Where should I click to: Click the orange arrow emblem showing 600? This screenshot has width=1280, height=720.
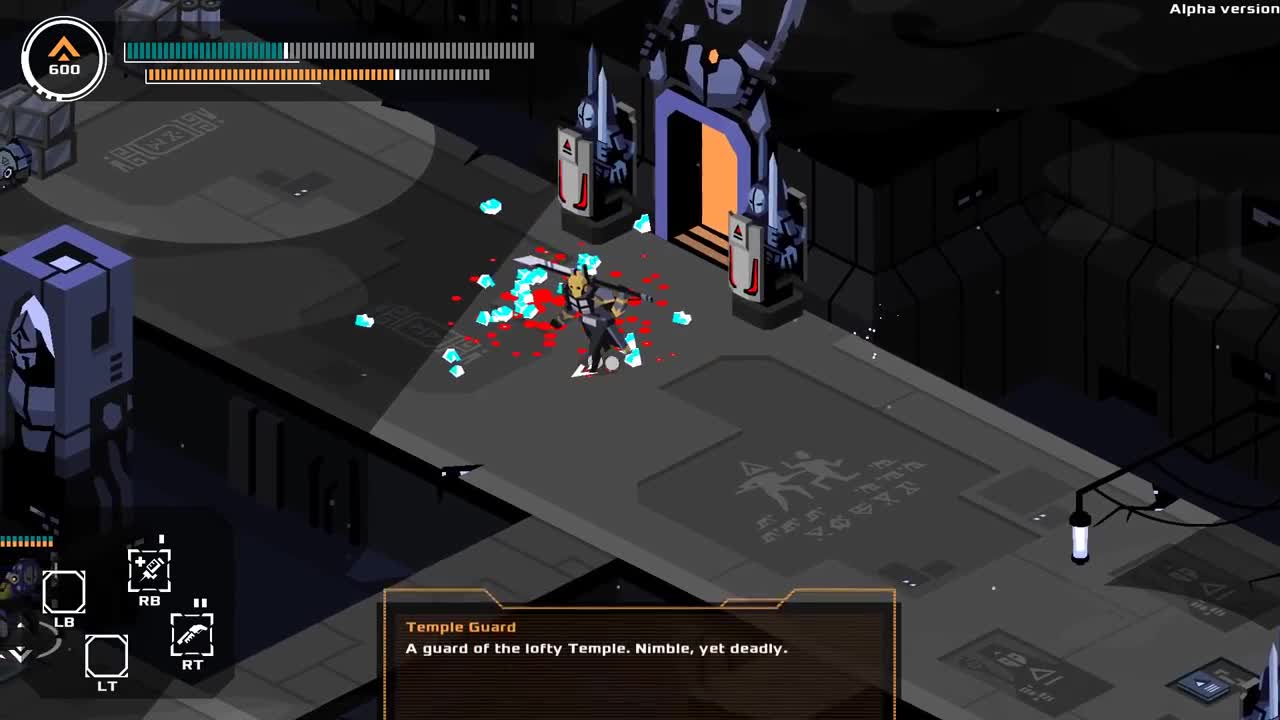[x=62, y=56]
